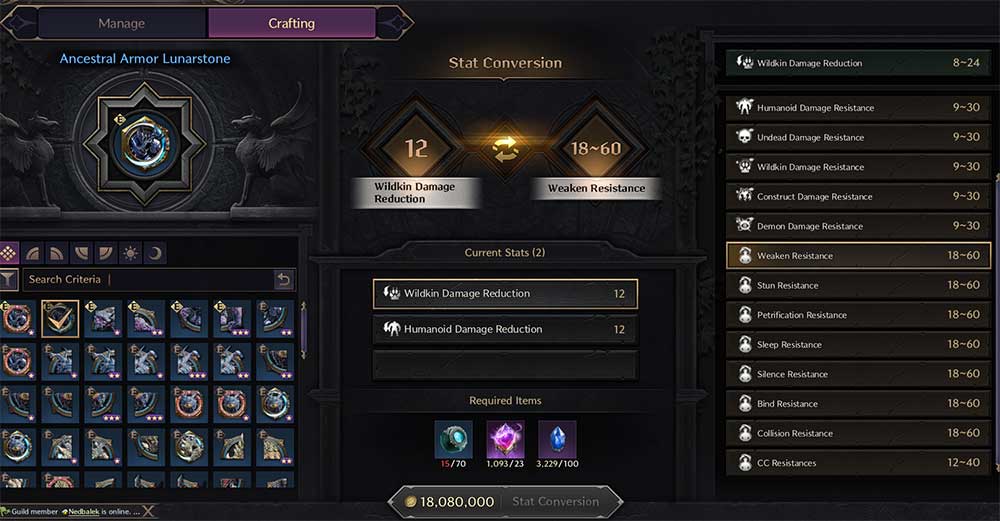Image resolution: width=1000 pixels, height=521 pixels.
Task: Select Wildkin Damage Reduction current stat row
Action: pyautogui.click(x=505, y=294)
